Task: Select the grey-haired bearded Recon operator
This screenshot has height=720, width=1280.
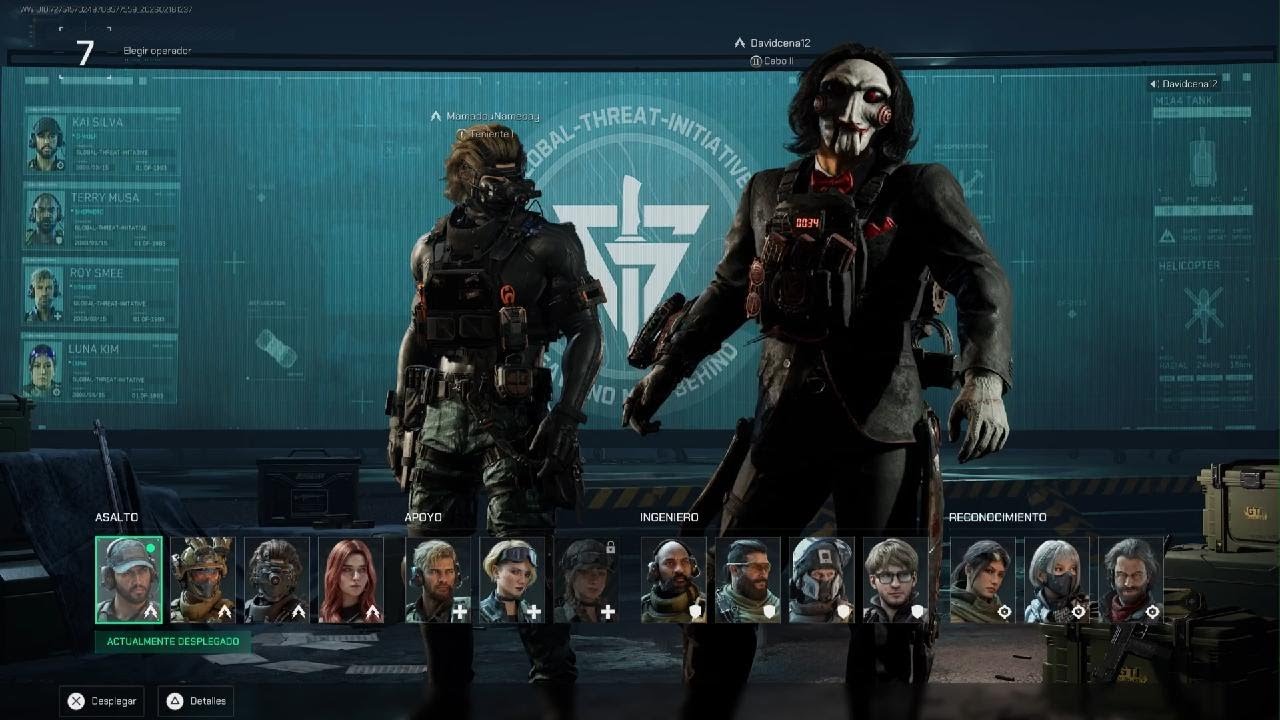Action: pos(1130,580)
